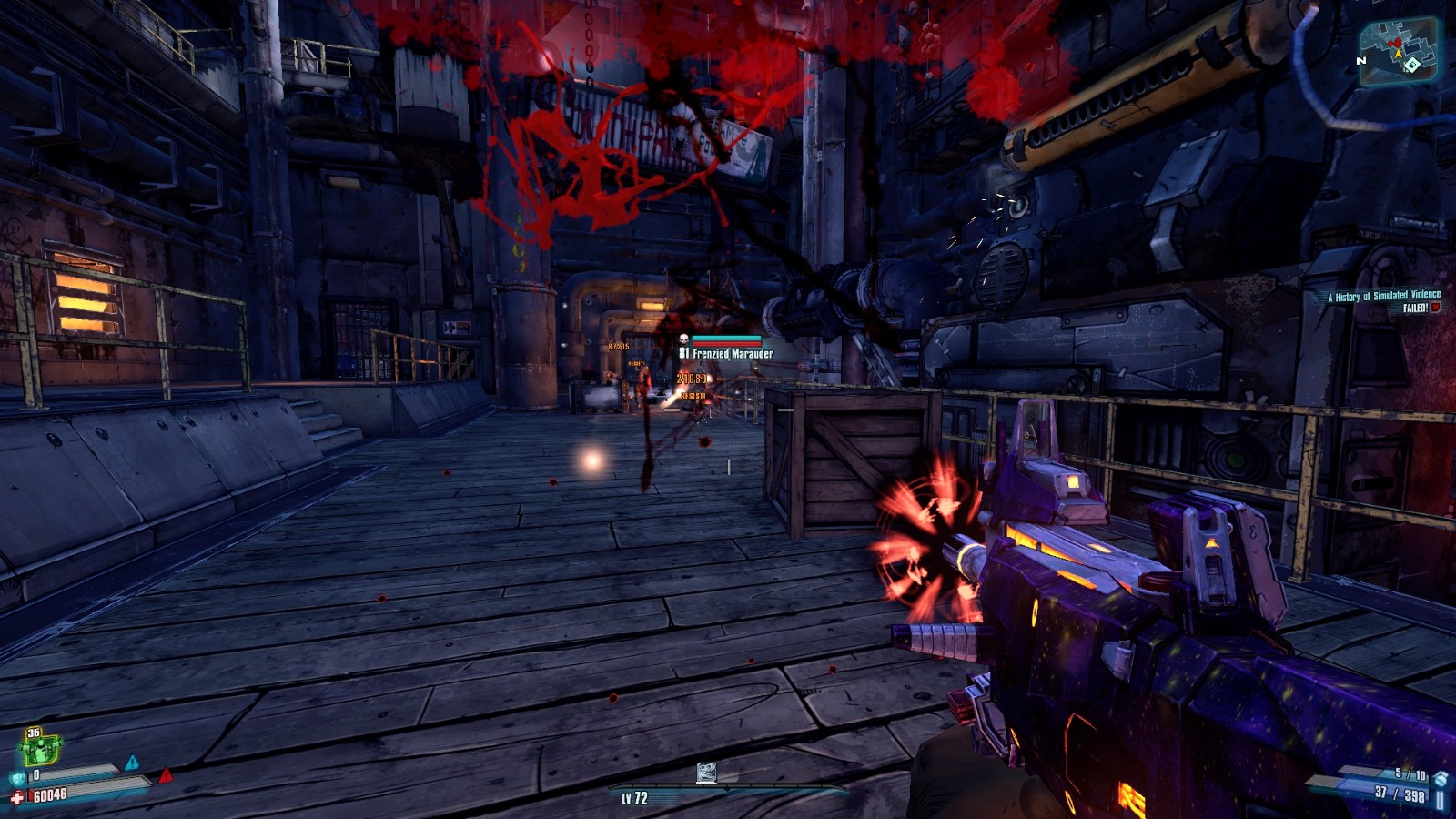Activate the green action skill icon
Image resolution: width=1456 pixels, height=819 pixels.
point(40,748)
